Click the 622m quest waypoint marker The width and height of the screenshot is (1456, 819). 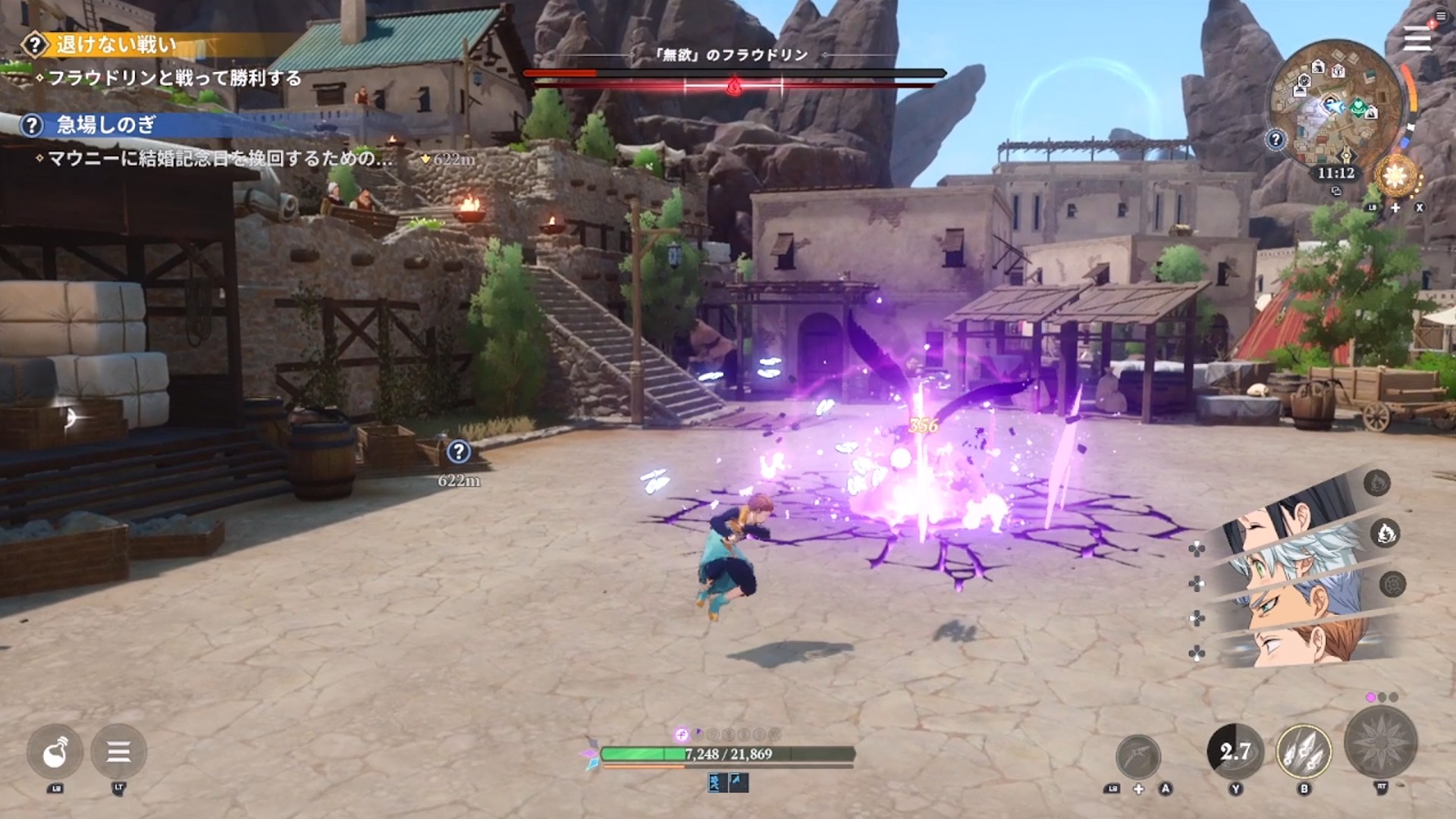pos(458,453)
